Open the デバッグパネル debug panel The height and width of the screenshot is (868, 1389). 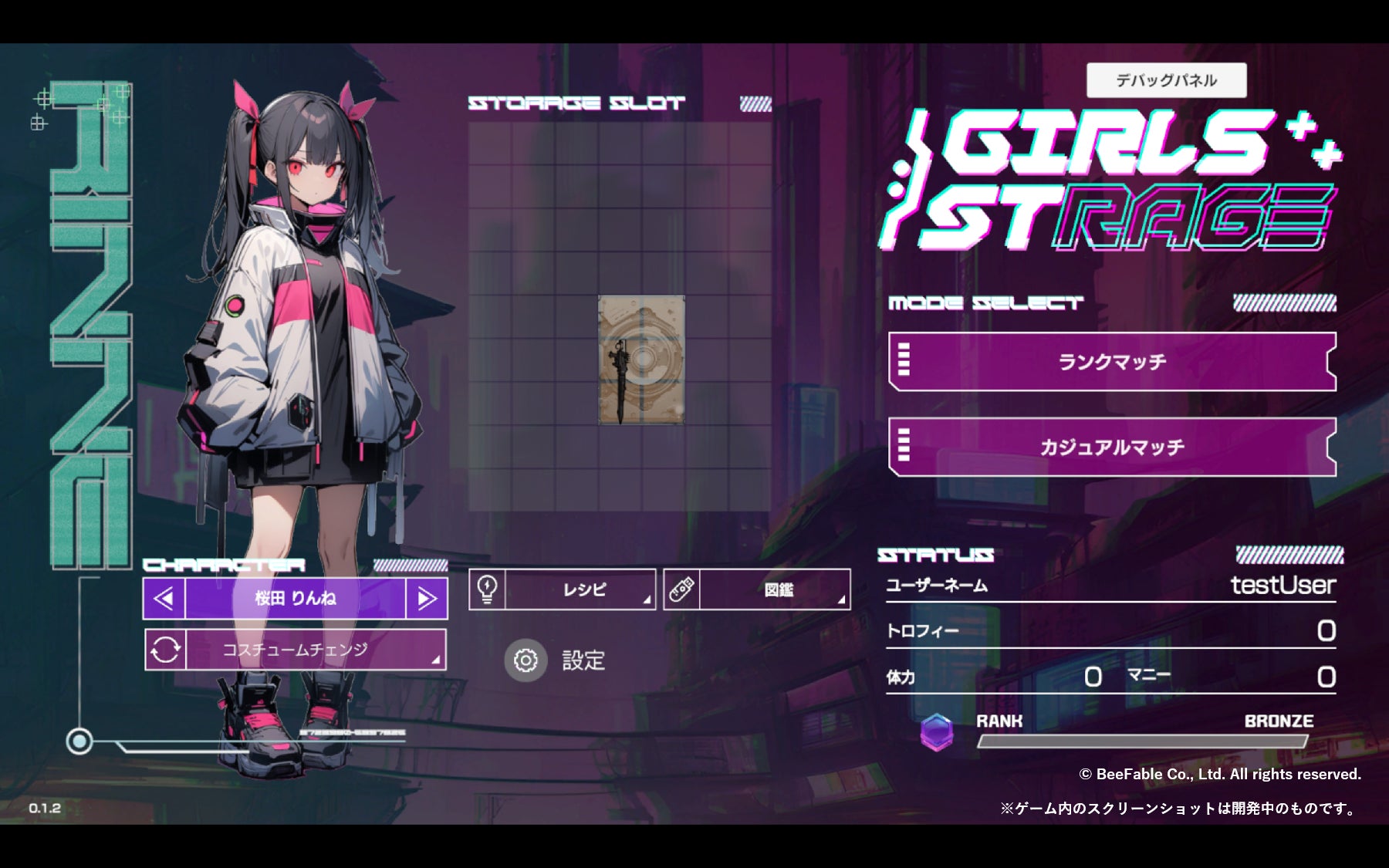[x=1166, y=80]
